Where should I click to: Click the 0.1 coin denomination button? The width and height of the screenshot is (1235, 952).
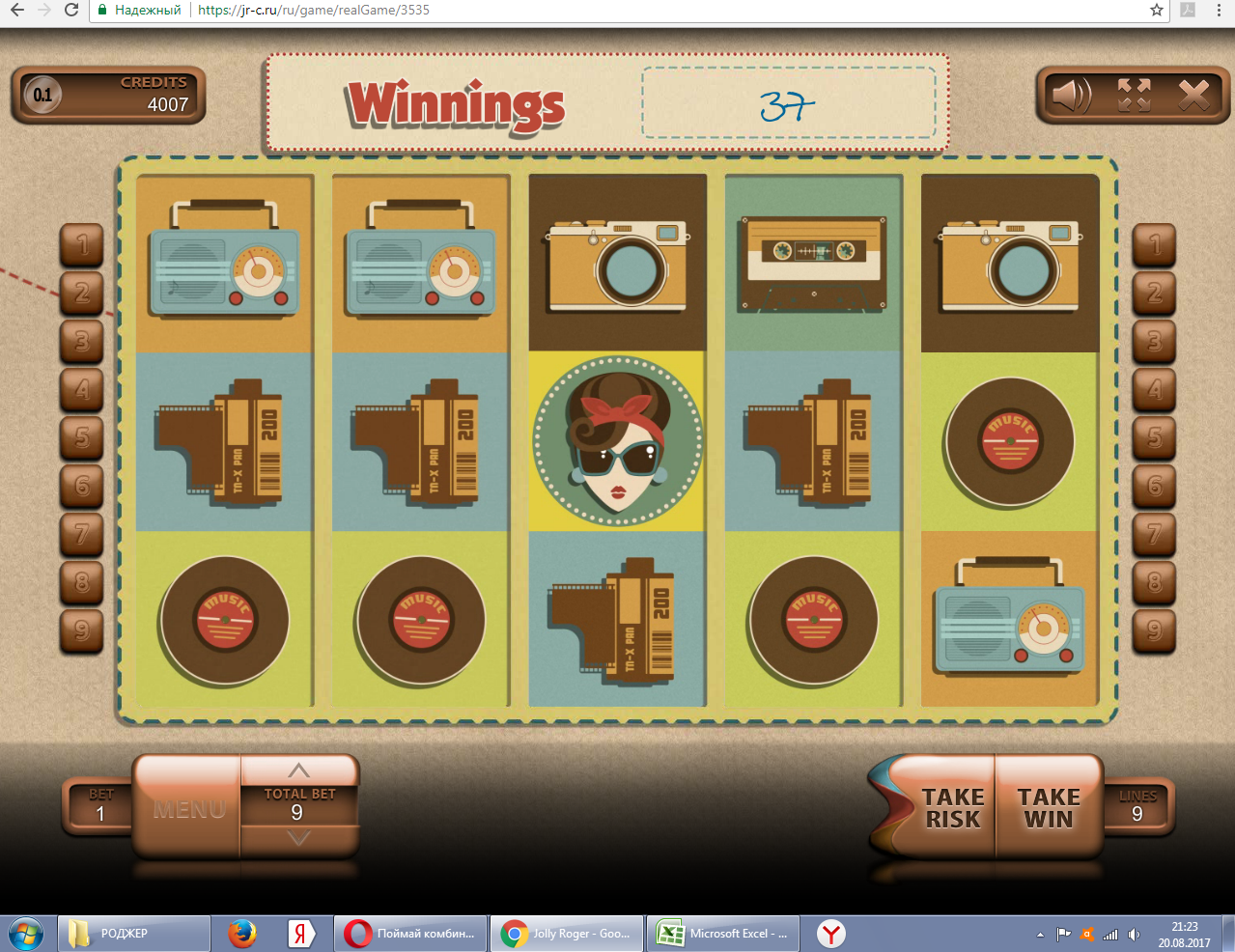pos(42,95)
